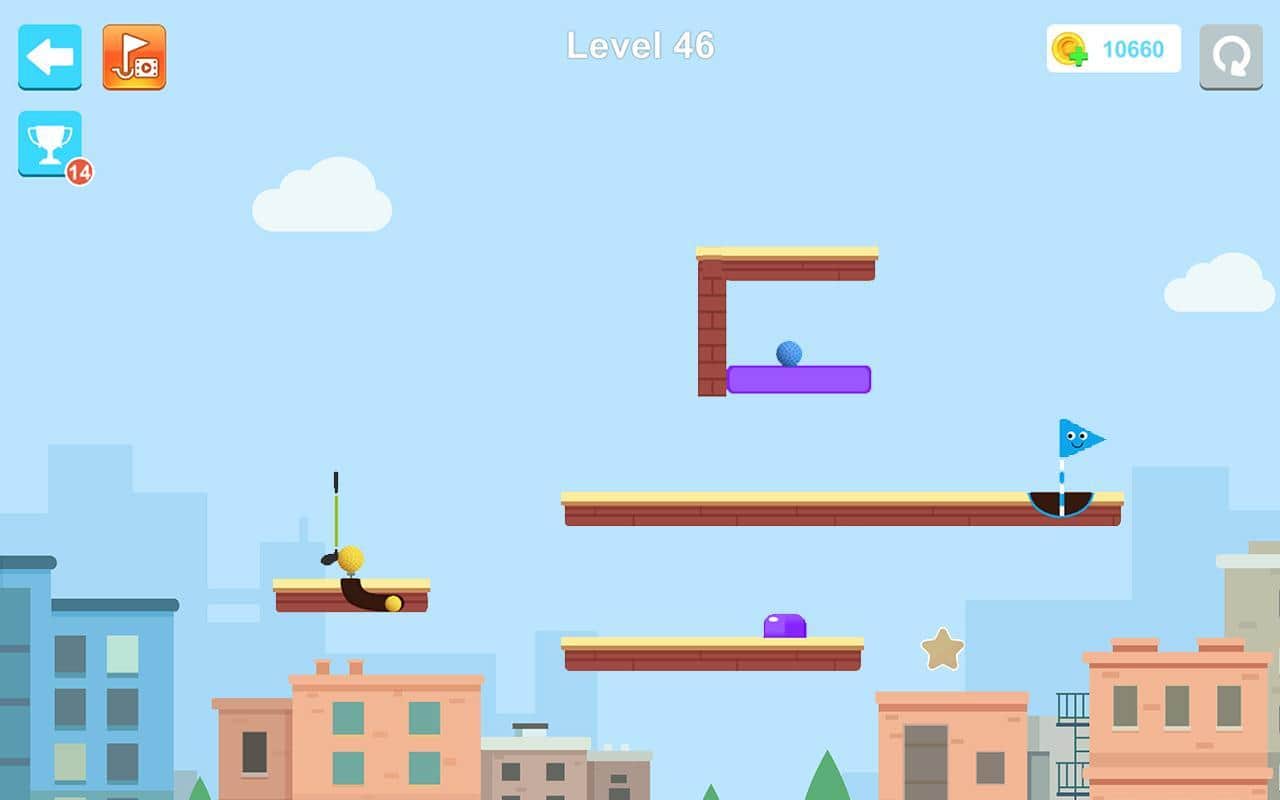Click the trophy button in the corner
1280x800 pixels.
48,141
